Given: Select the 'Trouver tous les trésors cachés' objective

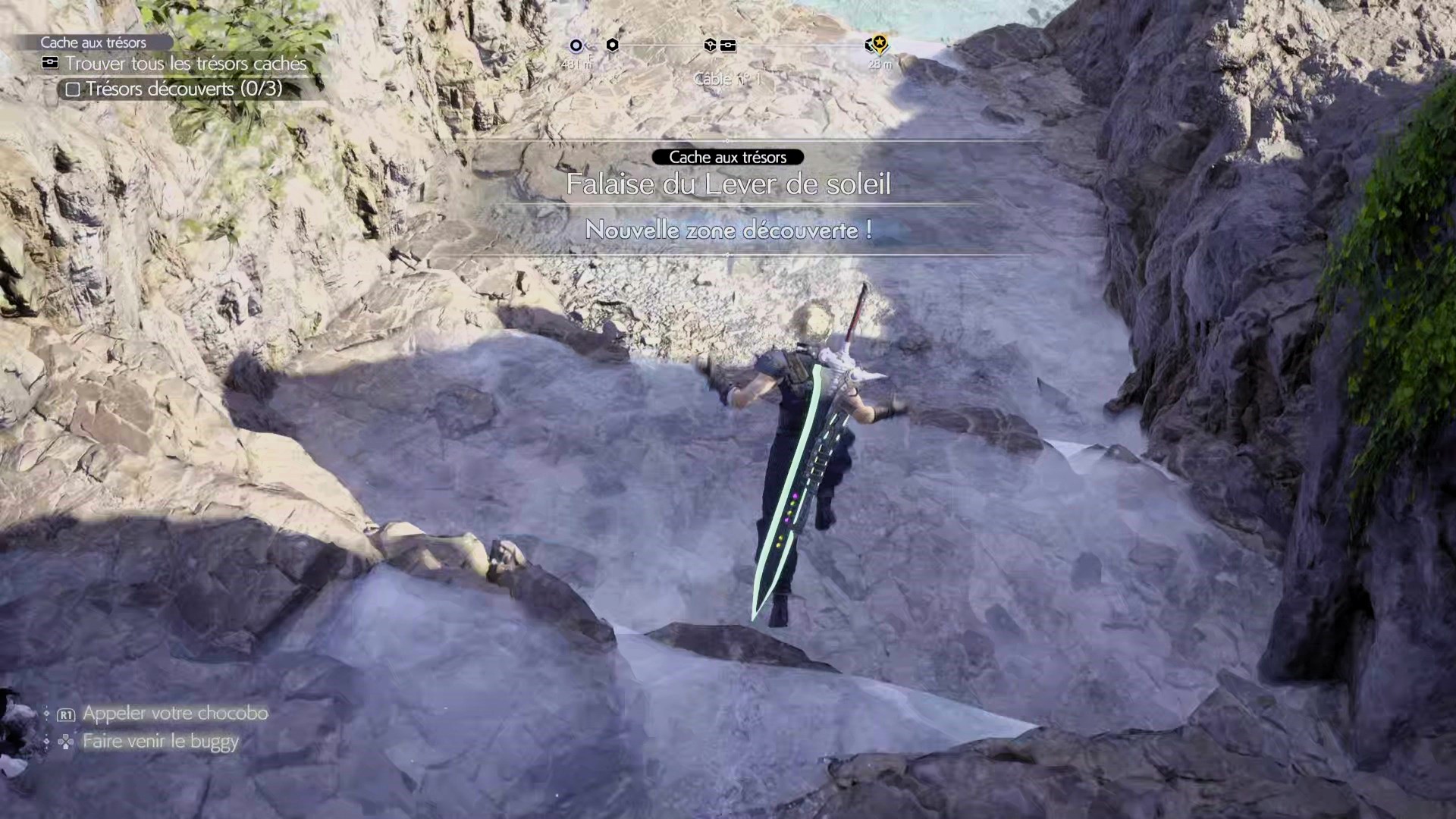Looking at the screenshot, I should point(185,64).
